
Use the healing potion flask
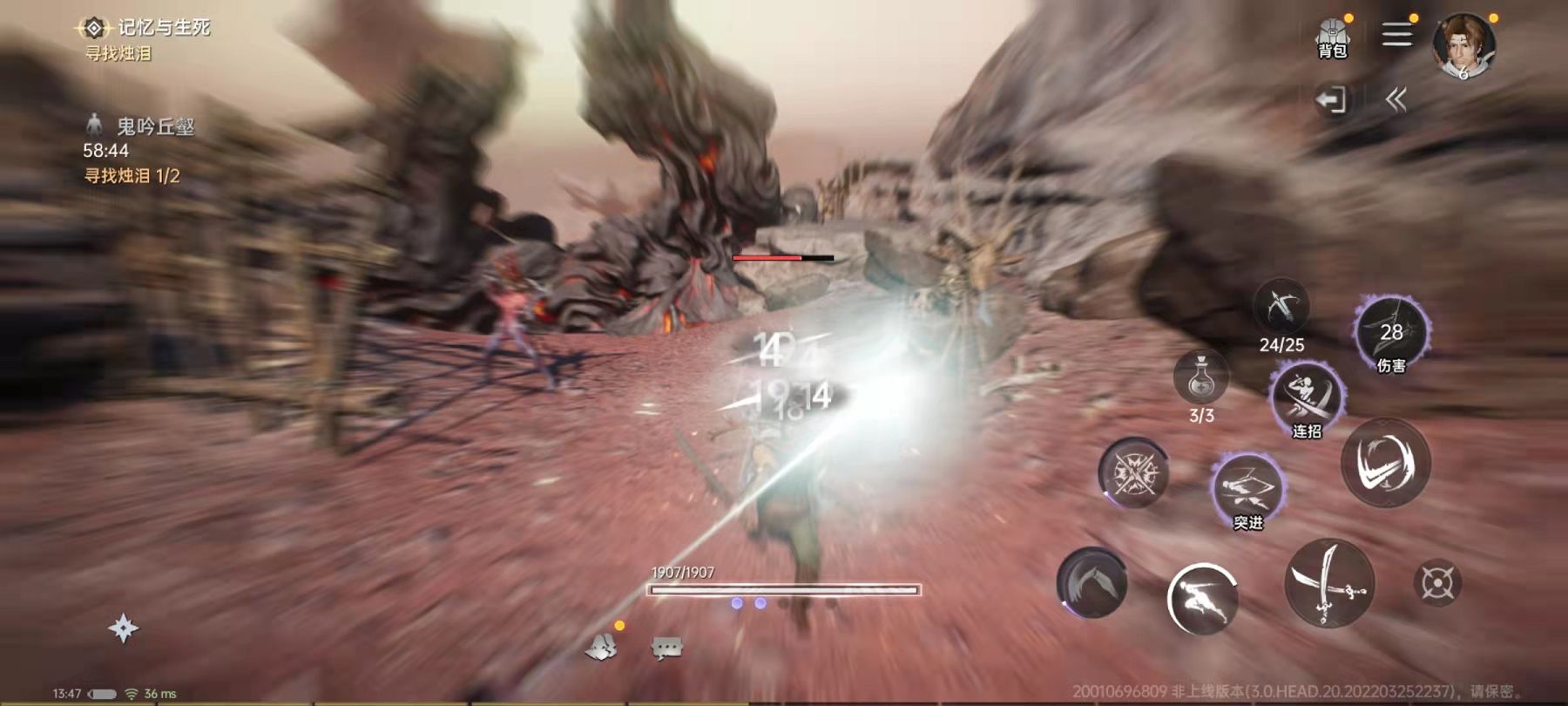click(x=1201, y=377)
